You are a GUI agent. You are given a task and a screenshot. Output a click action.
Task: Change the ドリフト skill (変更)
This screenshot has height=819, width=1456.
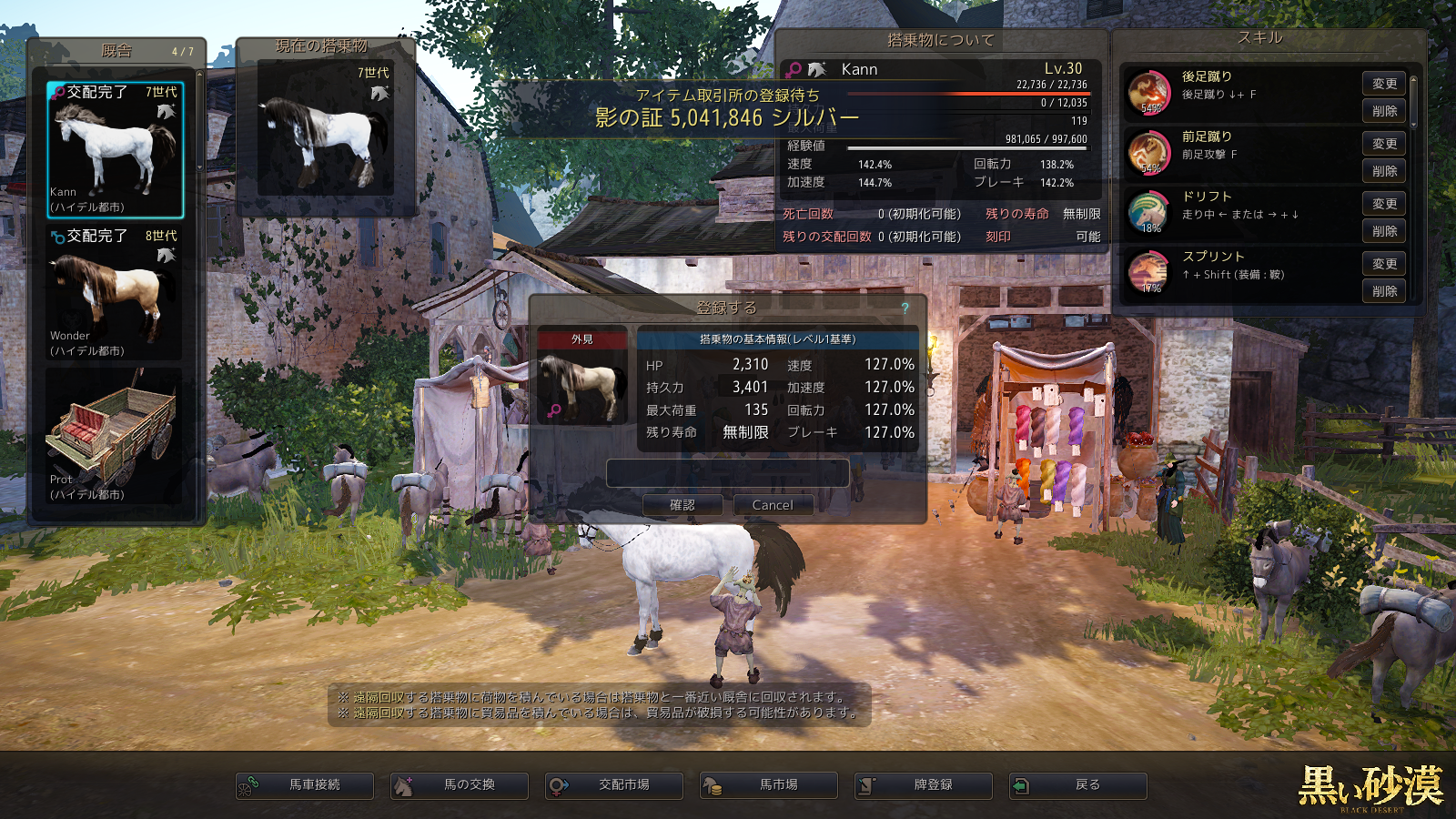coord(1384,204)
